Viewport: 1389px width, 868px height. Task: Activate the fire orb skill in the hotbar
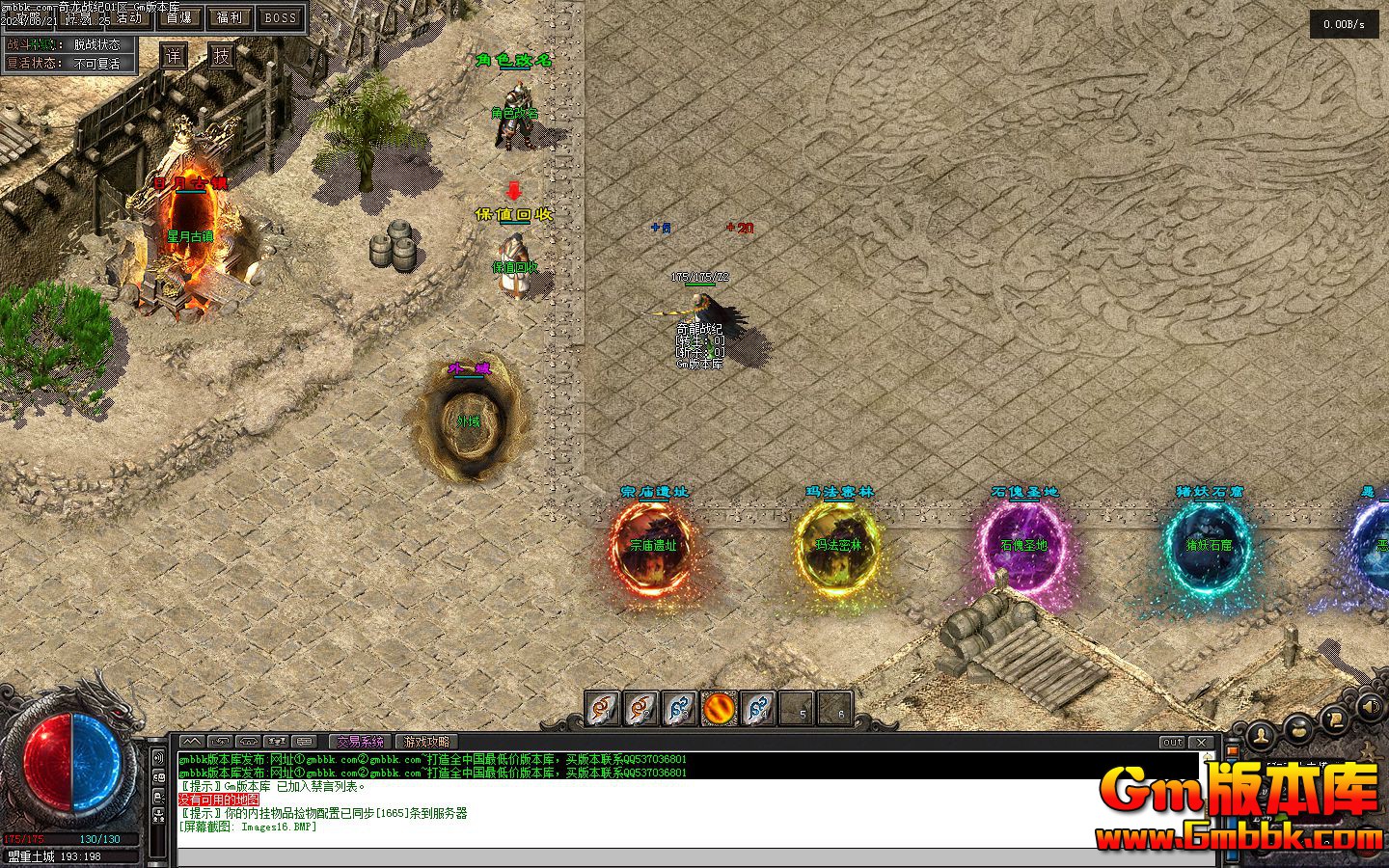point(718,709)
